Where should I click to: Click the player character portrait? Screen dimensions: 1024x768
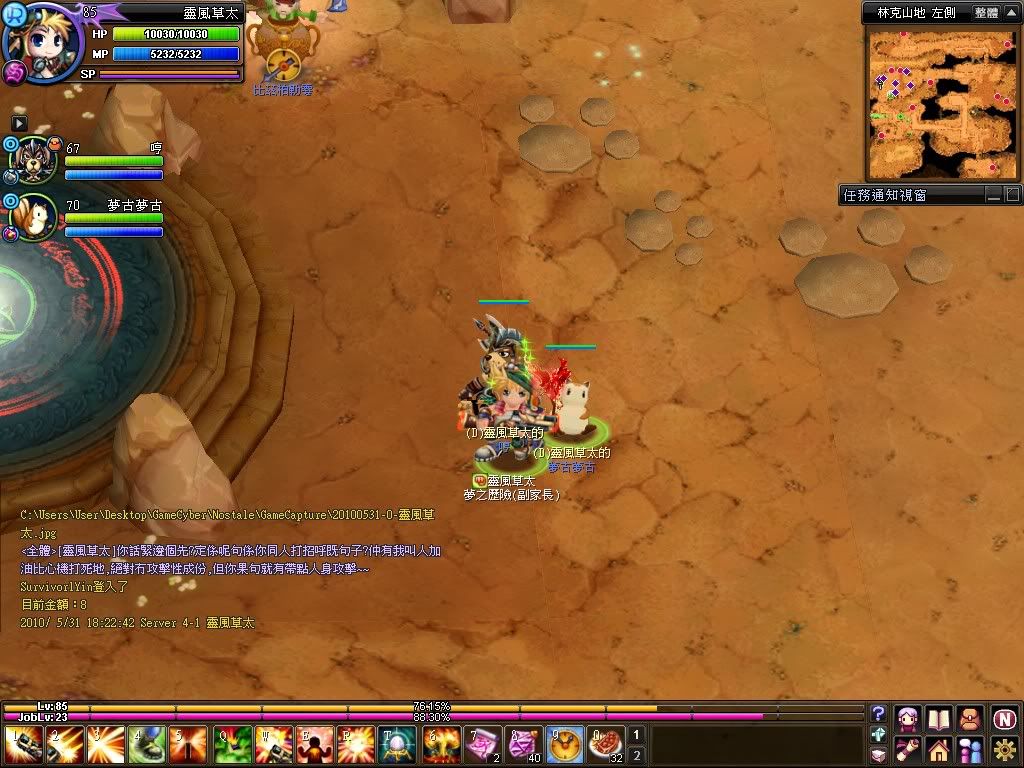42,40
